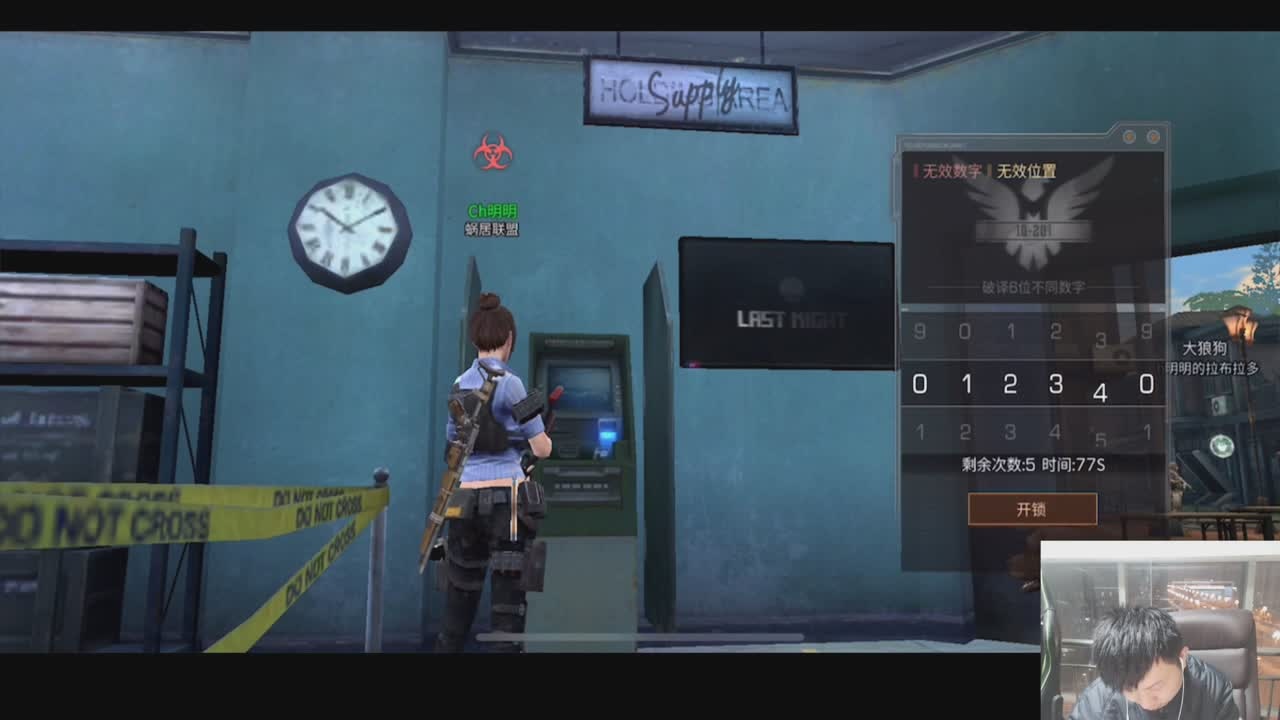The width and height of the screenshot is (1280, 720).
Task: Select the code wheel showing digit 1
Action: [965, 384]
